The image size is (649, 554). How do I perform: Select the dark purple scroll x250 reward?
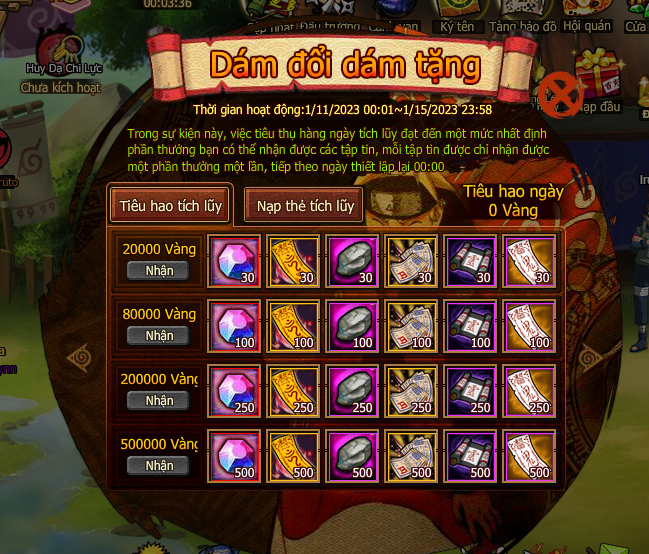tap(472, 391)
